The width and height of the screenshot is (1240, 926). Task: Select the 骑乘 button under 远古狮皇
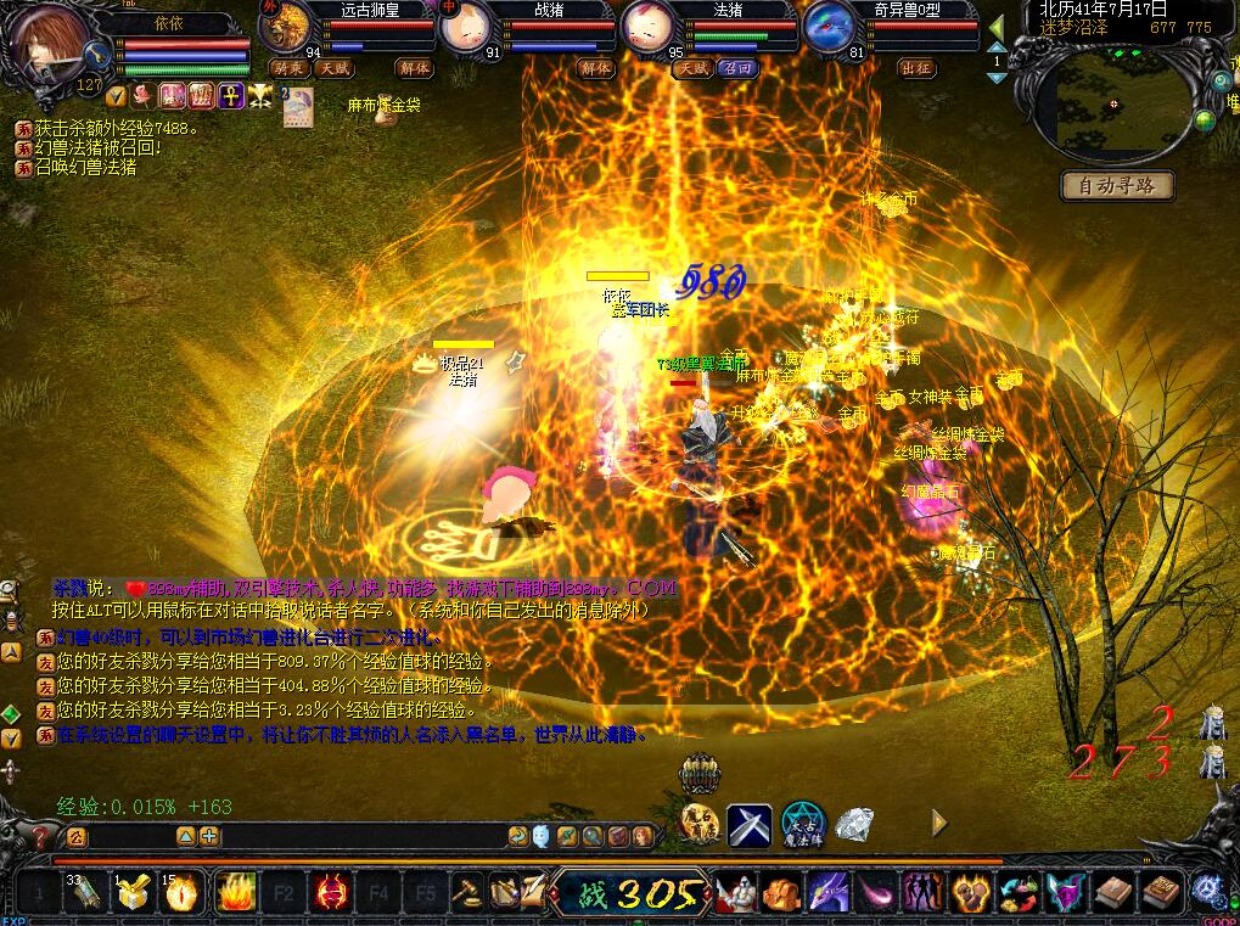click(x=287, y=68)
